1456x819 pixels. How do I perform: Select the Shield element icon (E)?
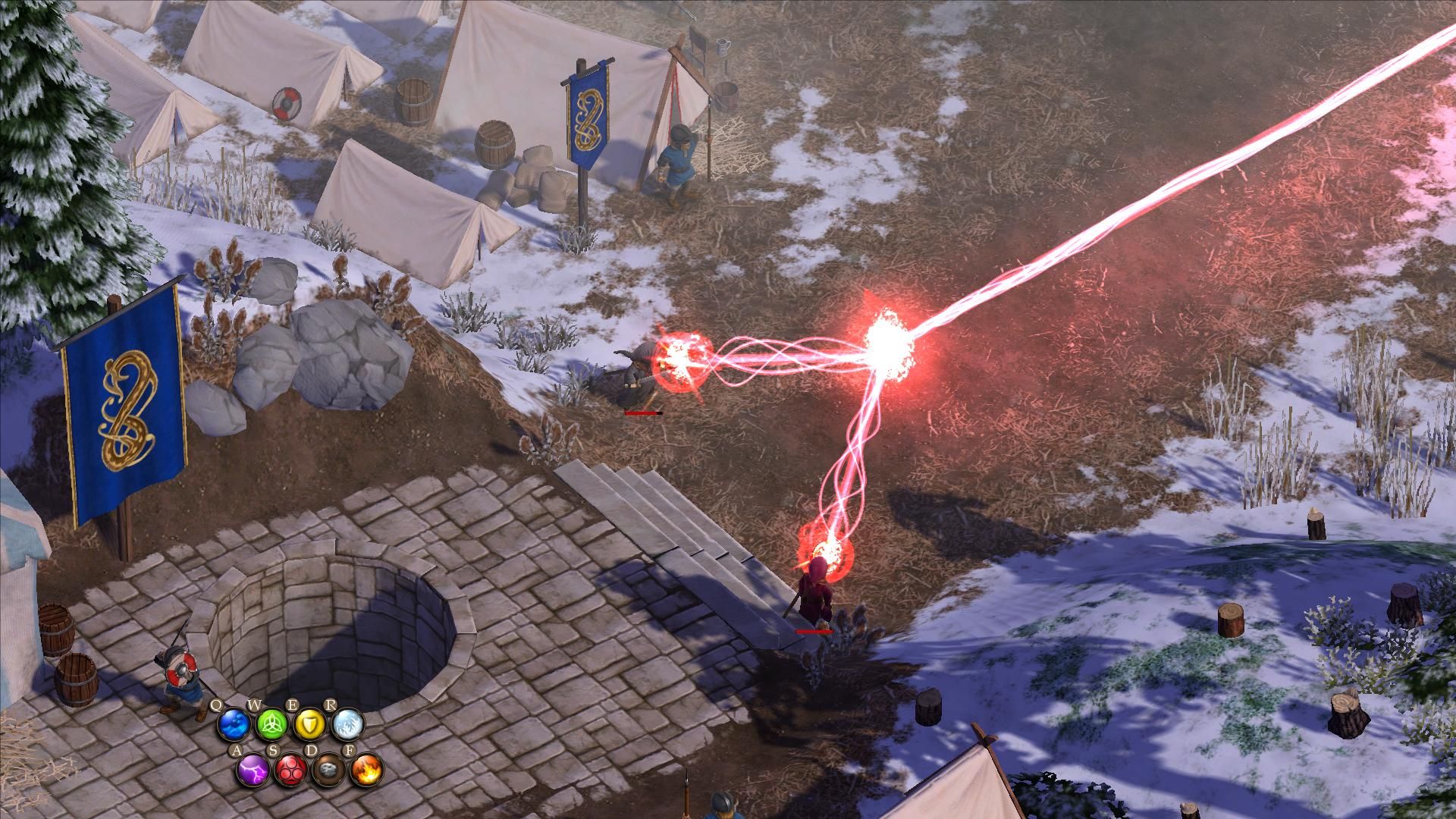[x=309, y=724]
